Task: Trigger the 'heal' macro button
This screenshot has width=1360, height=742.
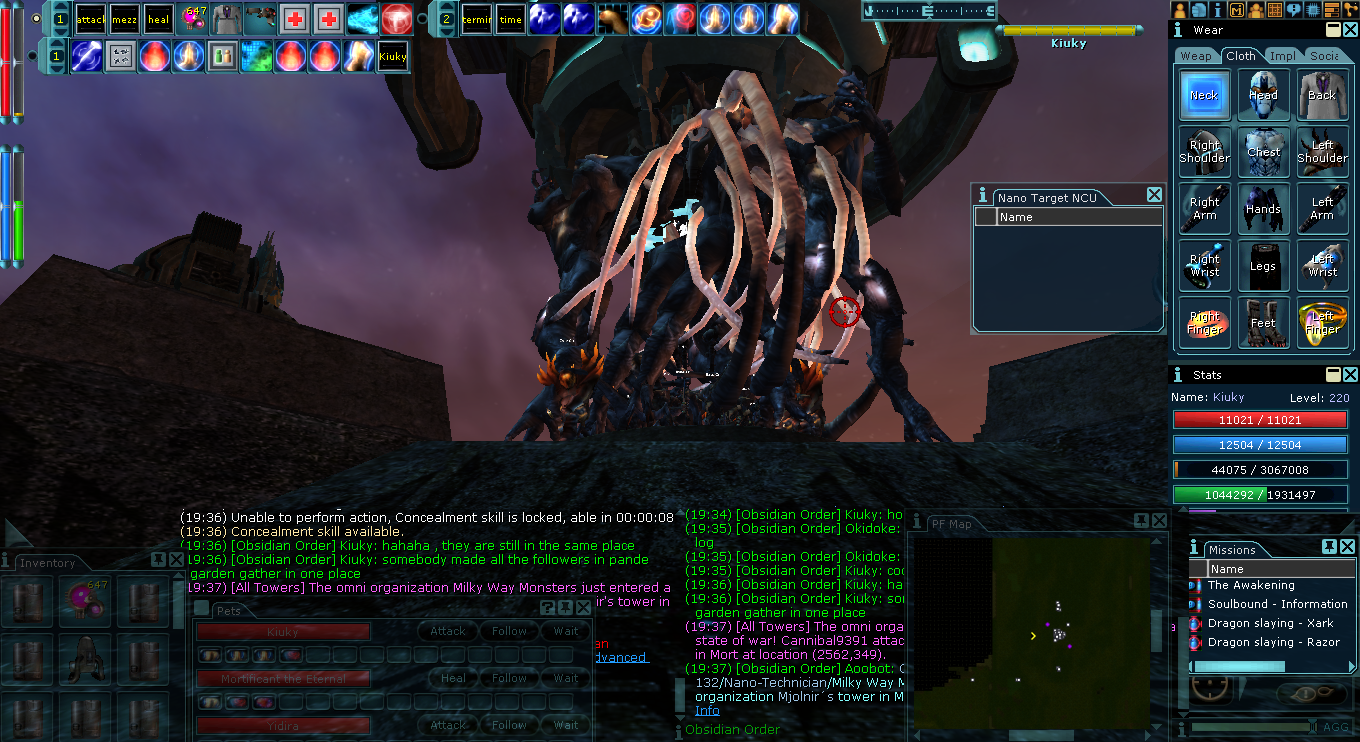Action: [158, 19]
